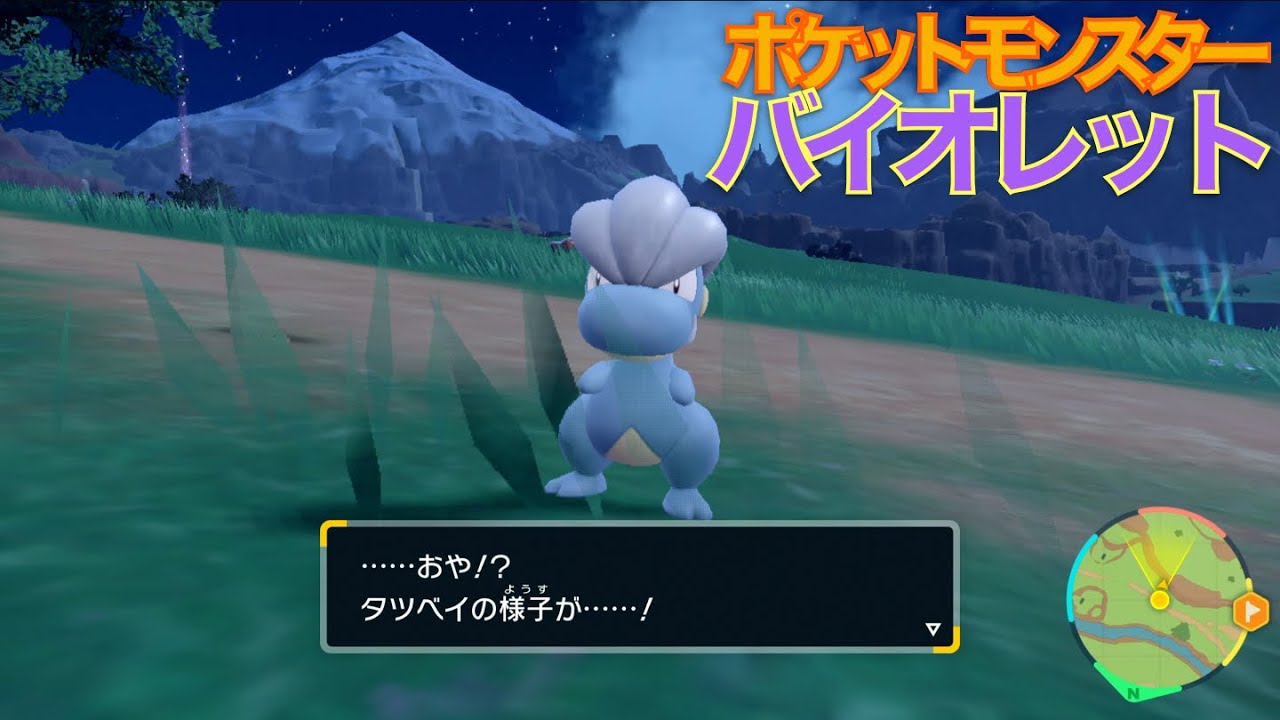This screenshot has width=1280, height=720.
Task: Click the green N compass indicator below the minimap
Action: [x=1133, y=693]
